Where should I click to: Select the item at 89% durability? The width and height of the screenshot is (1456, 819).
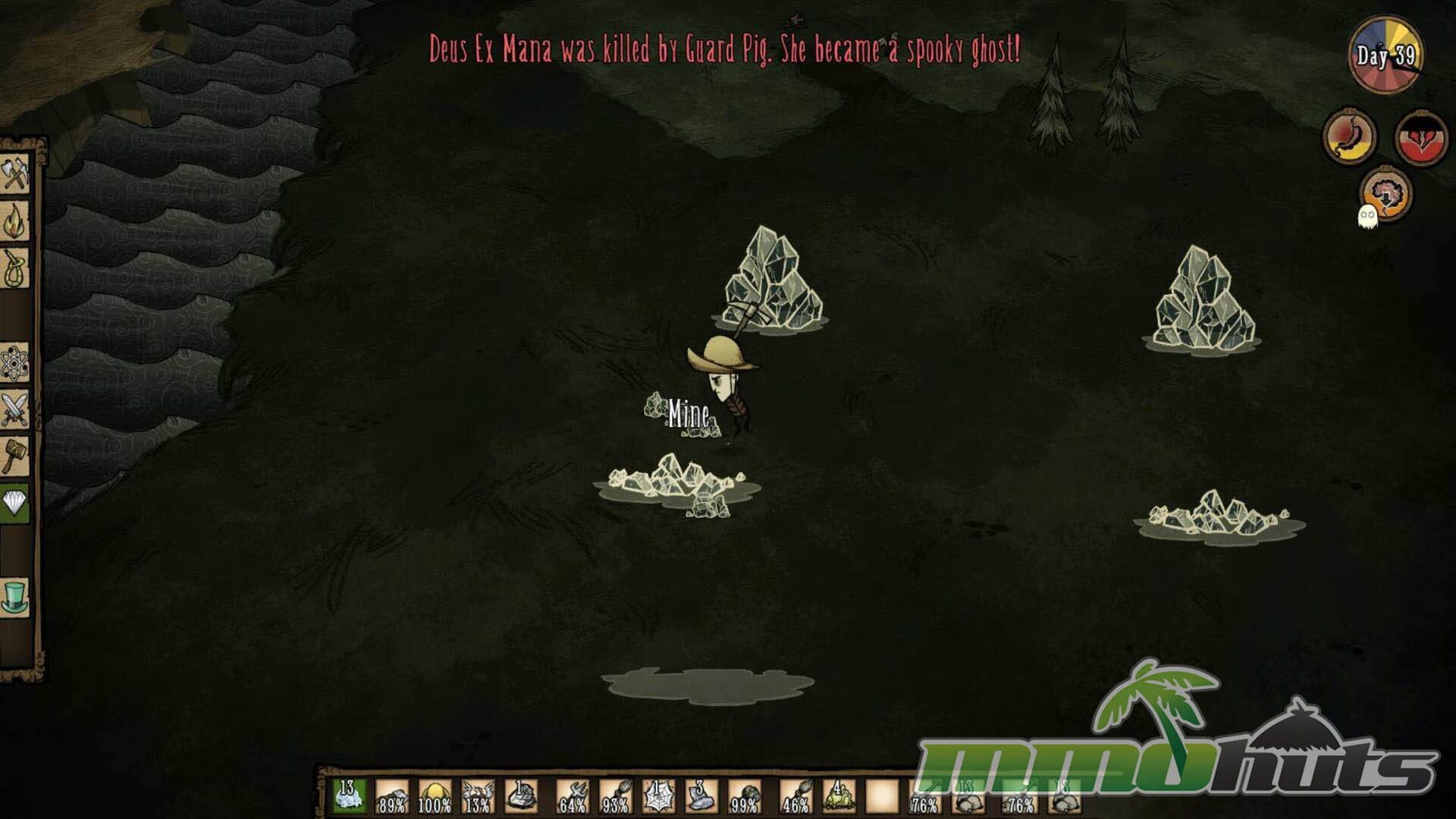coord(392,796)
